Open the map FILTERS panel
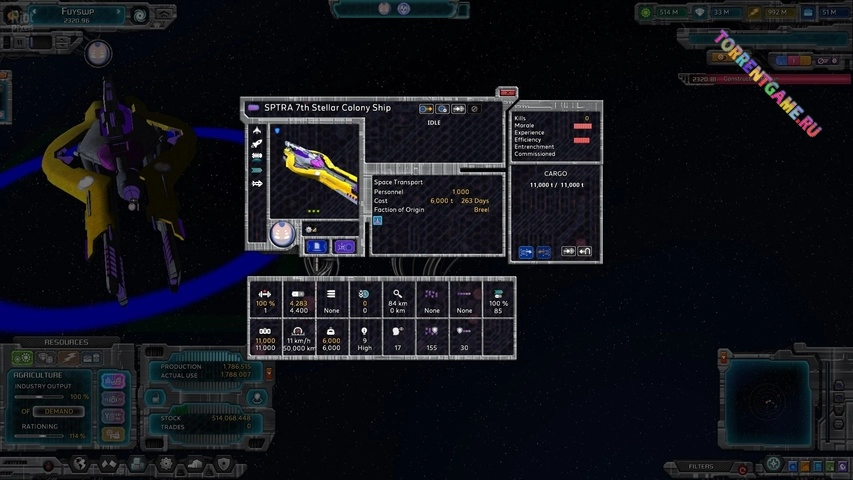This screenshot has height=480, width=853. click(x=701, y=466)
